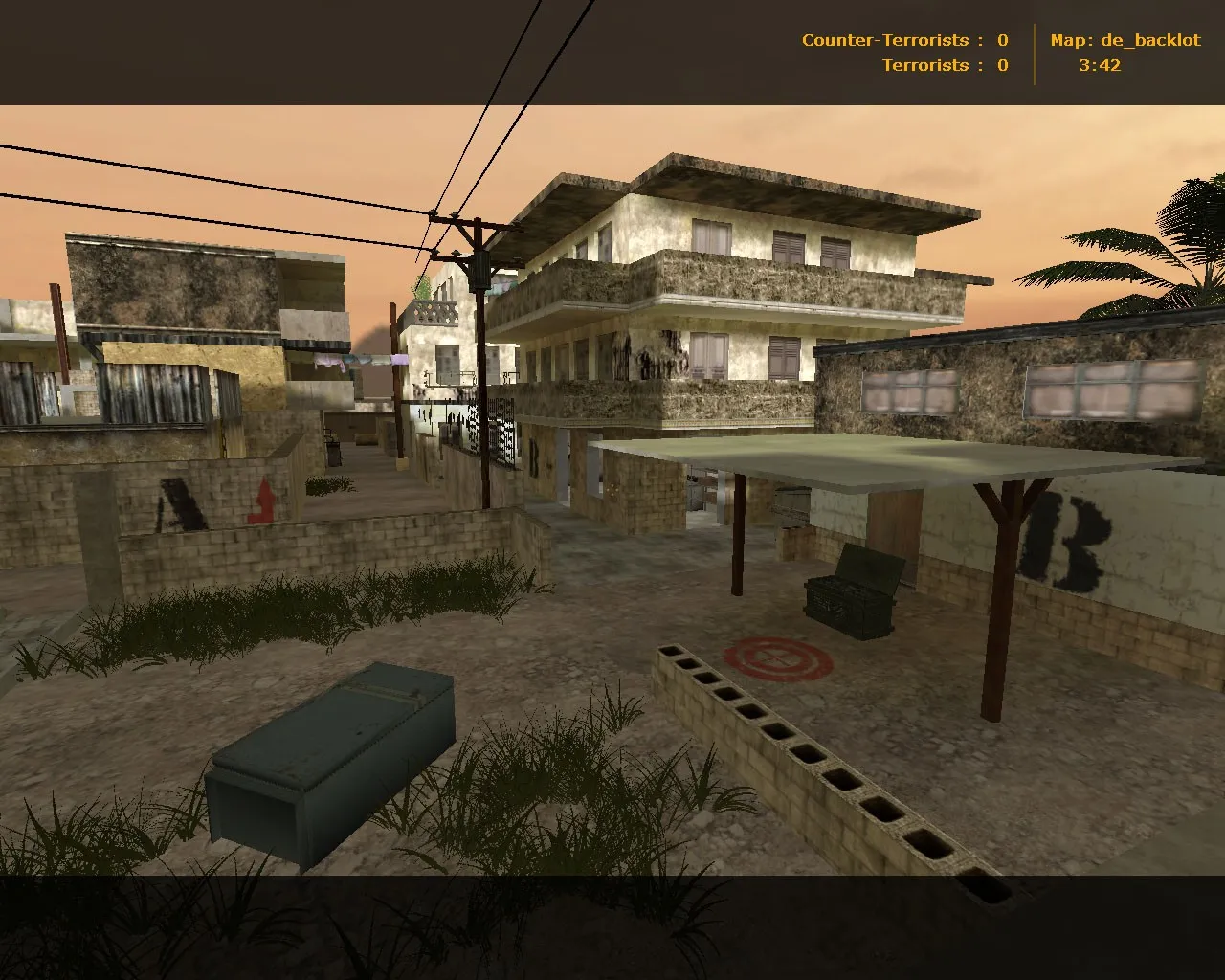This screenshot has height=980, width=1225.
Task: Click the divider line between score and map info
Action: [1036, 53]
